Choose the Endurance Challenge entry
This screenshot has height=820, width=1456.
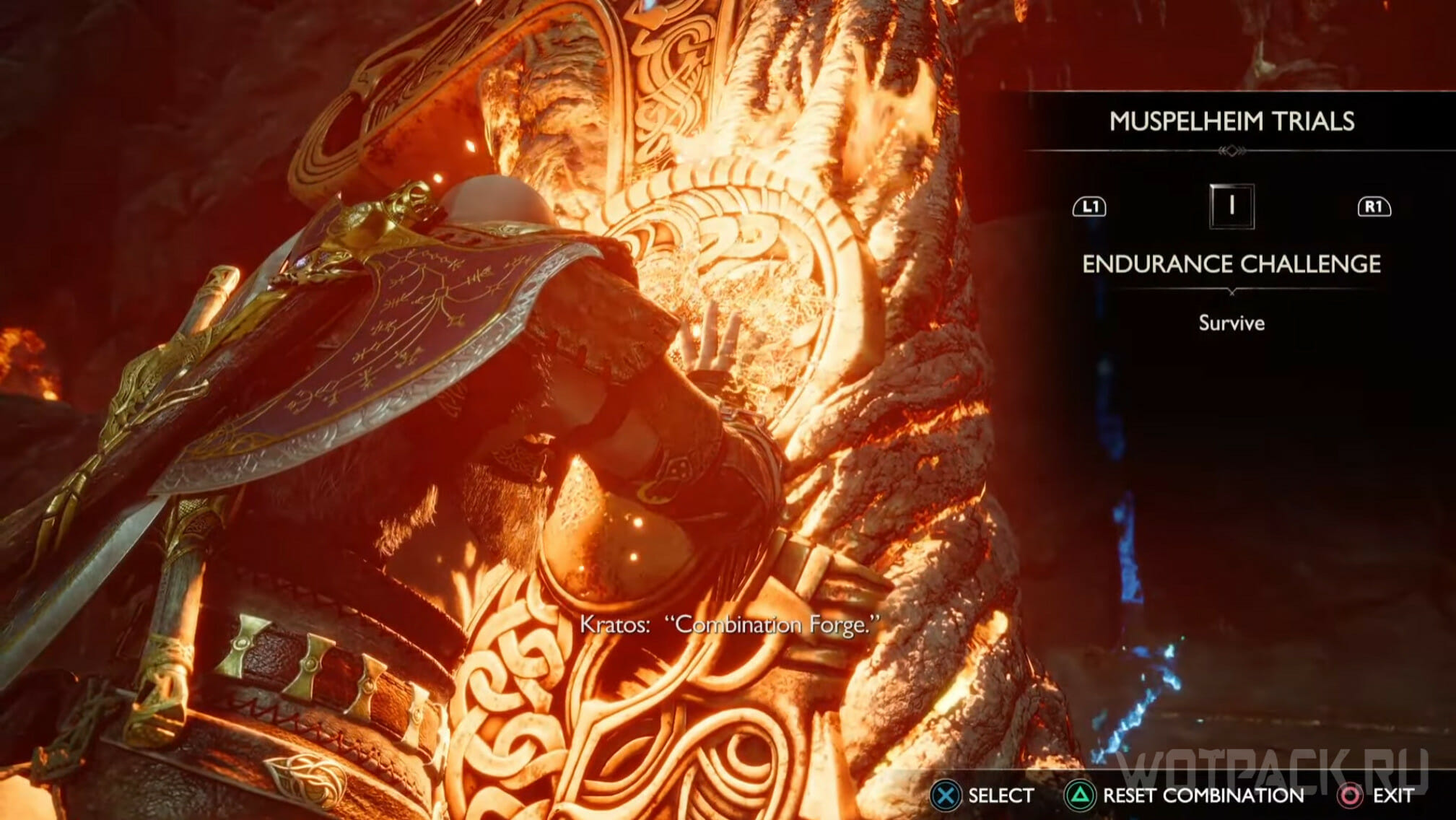1232,264
